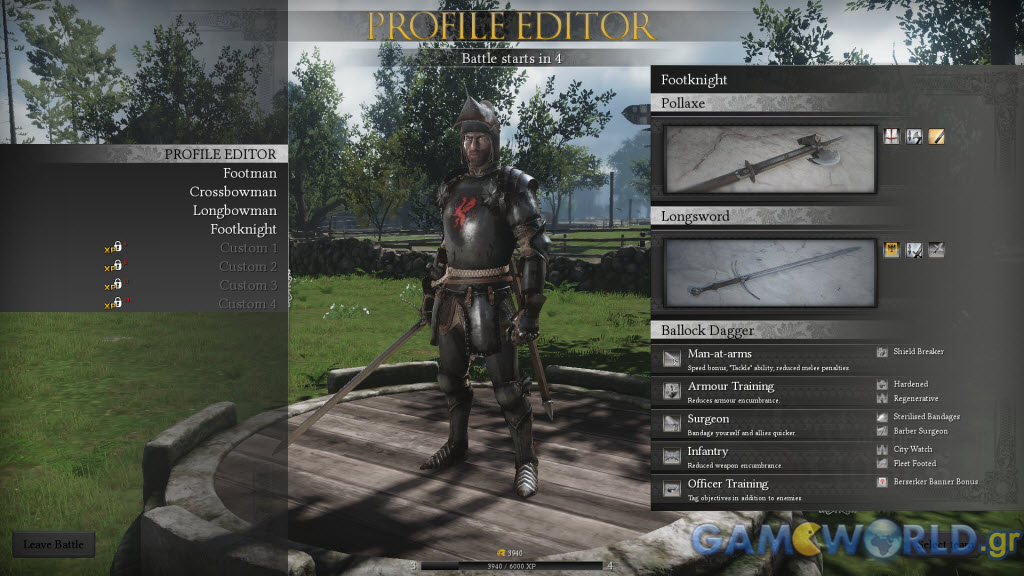Choose the Crossbowman profile
The width and height of the screenshot is (1024, 576).
[x=233, y=192]
